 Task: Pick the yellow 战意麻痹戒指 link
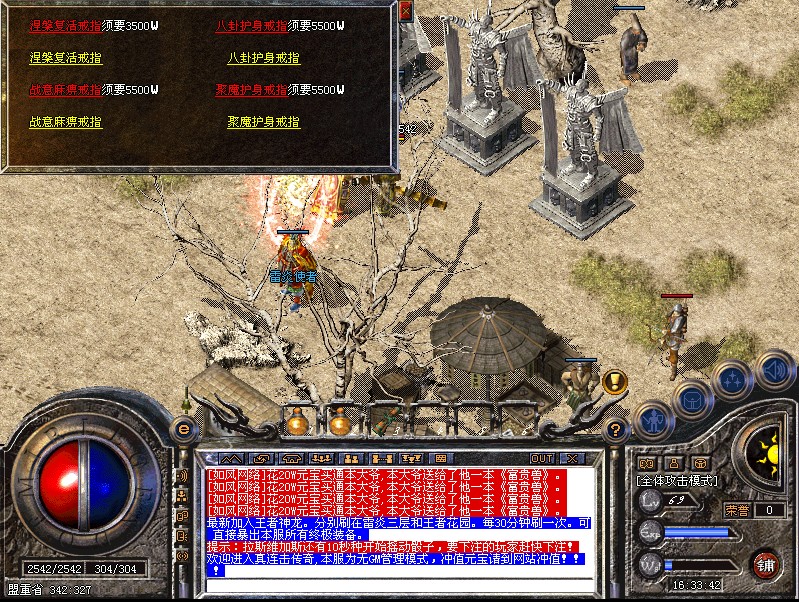65,122
